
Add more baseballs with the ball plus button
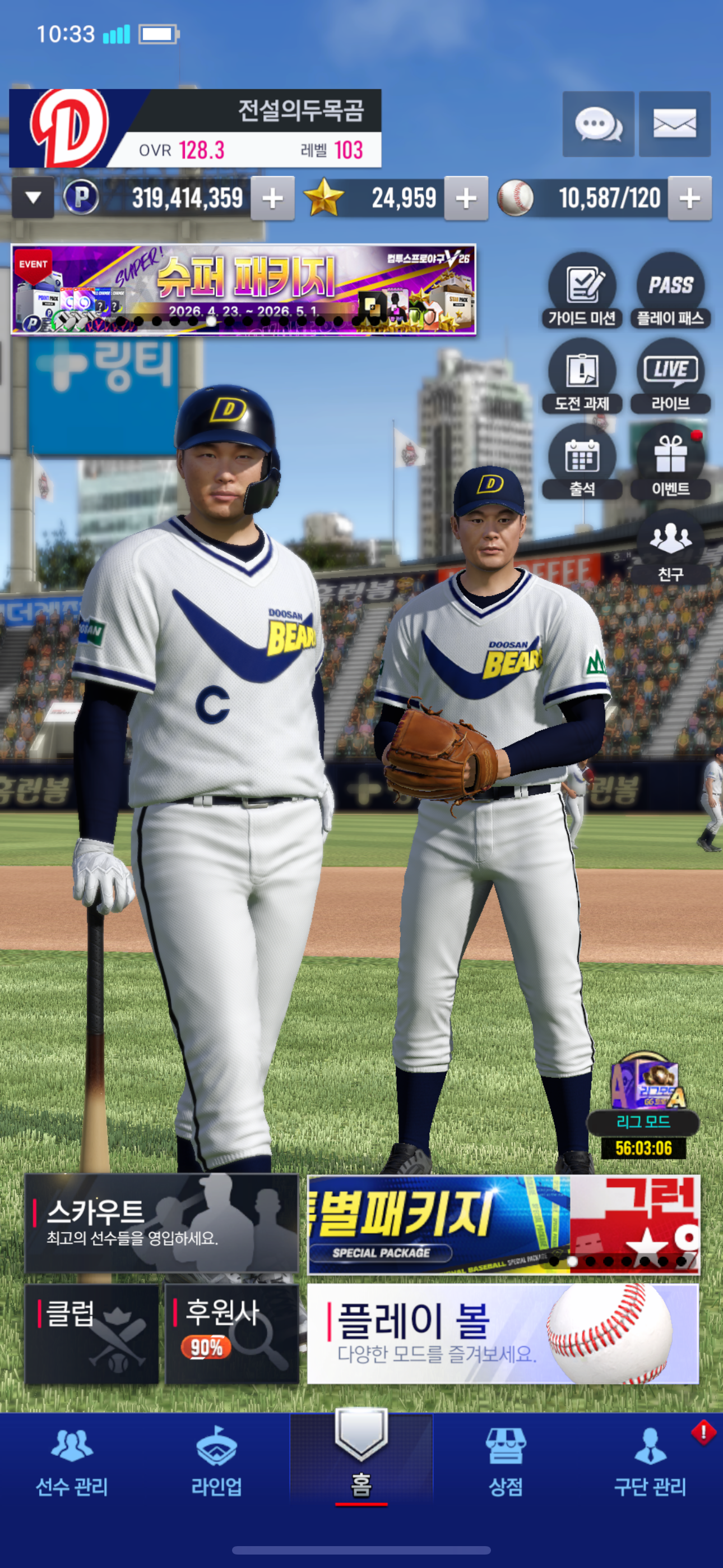(x=689, y=198)
